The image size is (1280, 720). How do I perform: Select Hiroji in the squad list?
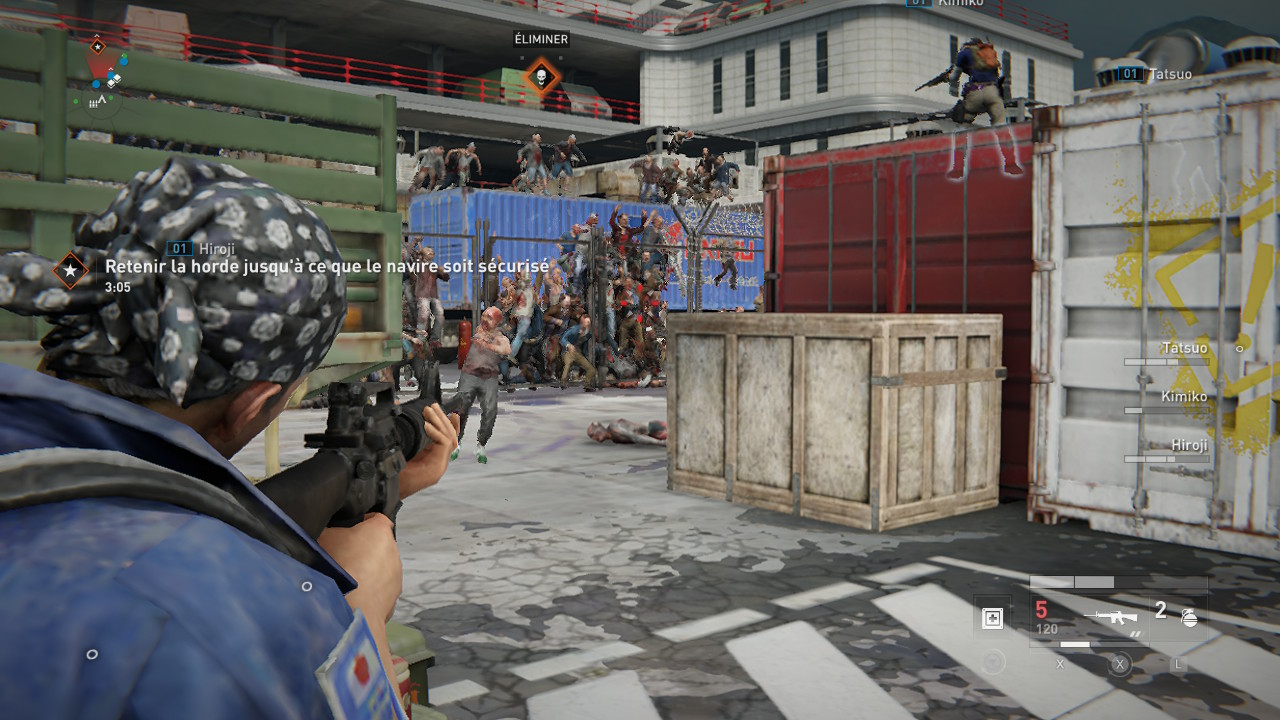tap(1189, 445)
